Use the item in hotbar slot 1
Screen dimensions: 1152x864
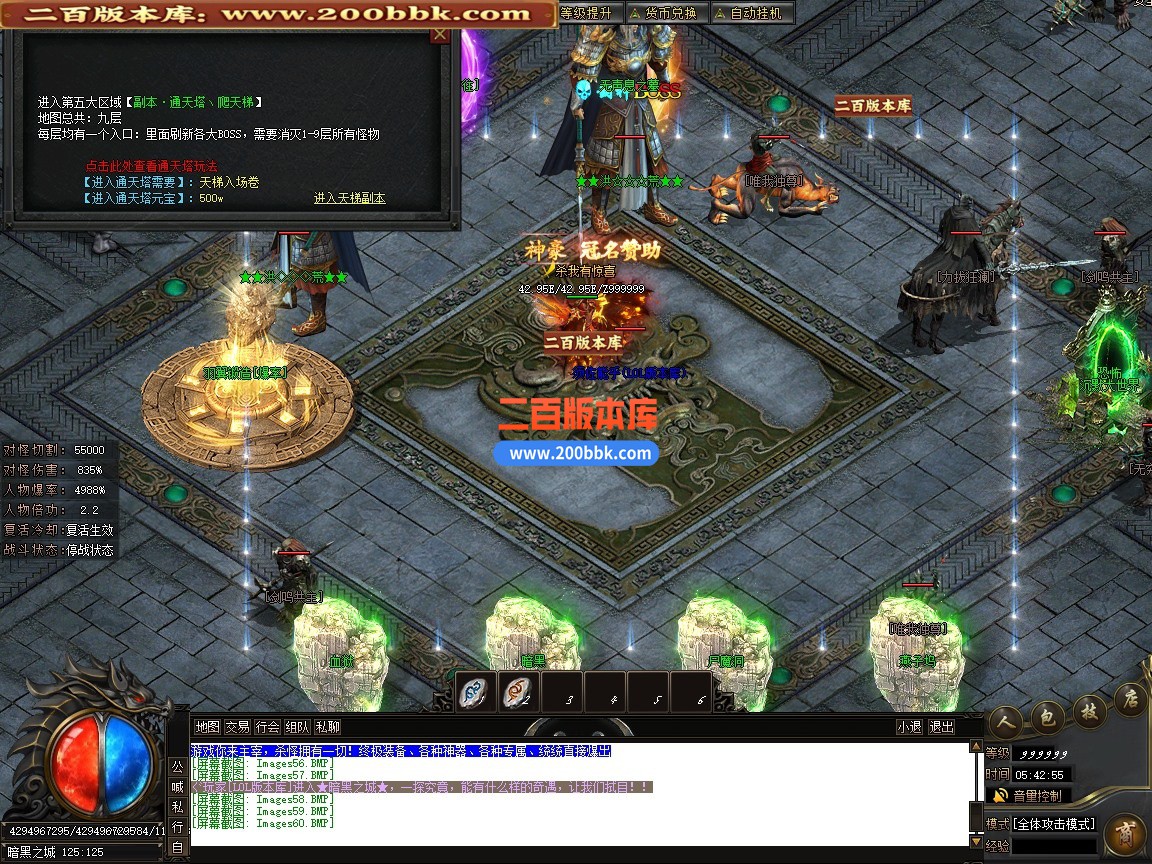[478, 691]
